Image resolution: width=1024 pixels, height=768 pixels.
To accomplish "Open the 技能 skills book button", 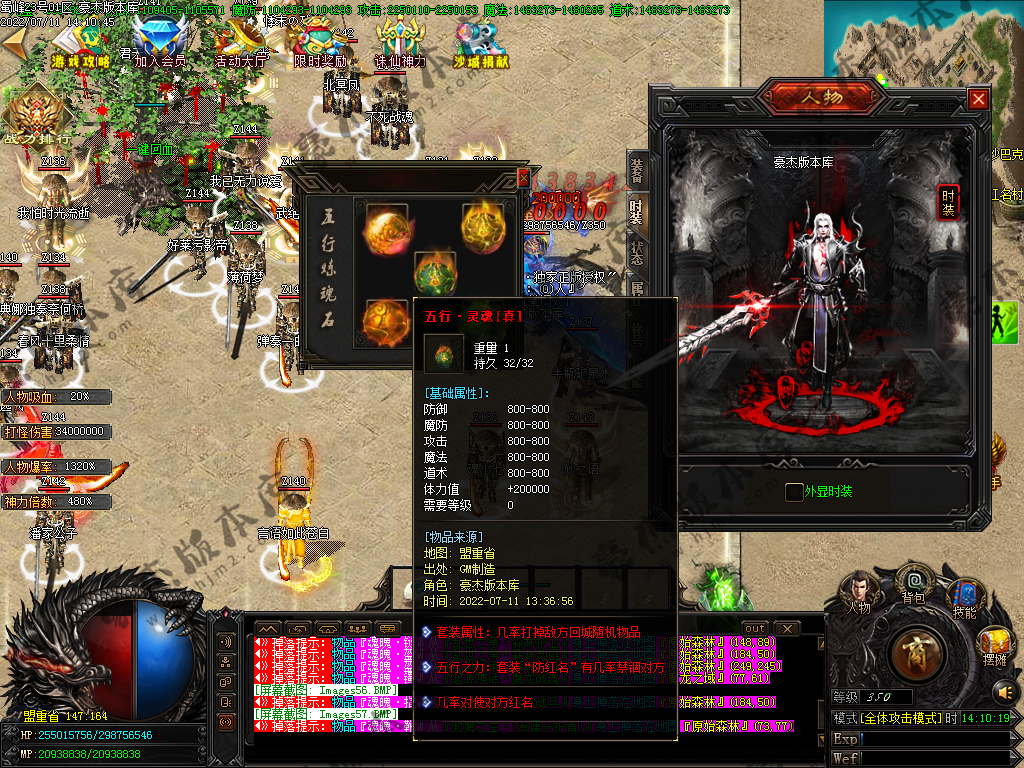I will click(964, 597).
